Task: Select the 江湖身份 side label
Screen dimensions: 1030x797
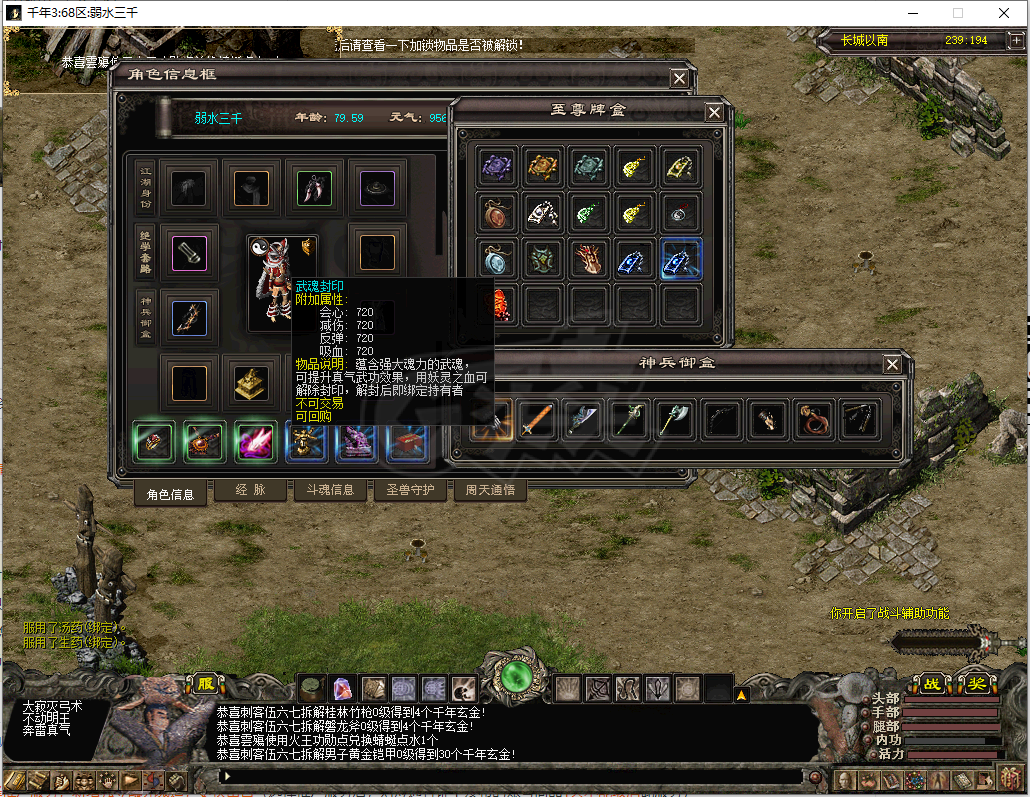Action: tap(146, 186)
